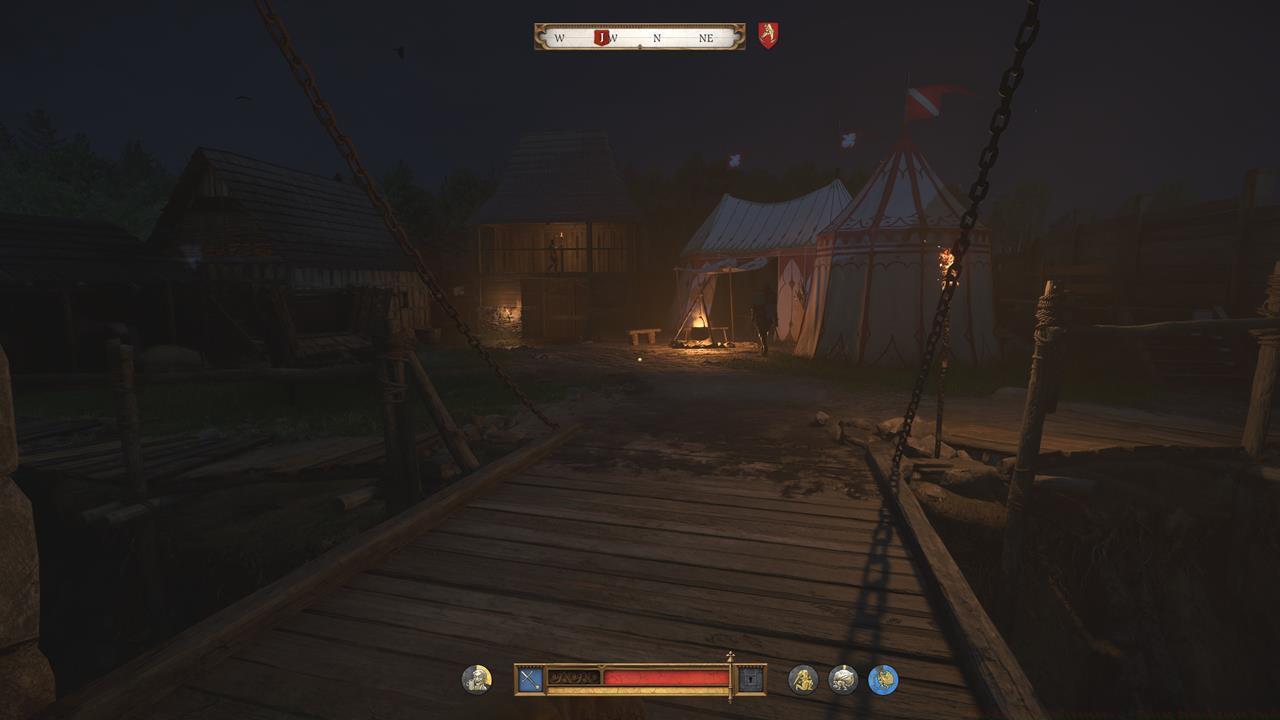Click the crossed swords combat icon
The width and height of the screenshot is (1280, 720).
(528, 677)
